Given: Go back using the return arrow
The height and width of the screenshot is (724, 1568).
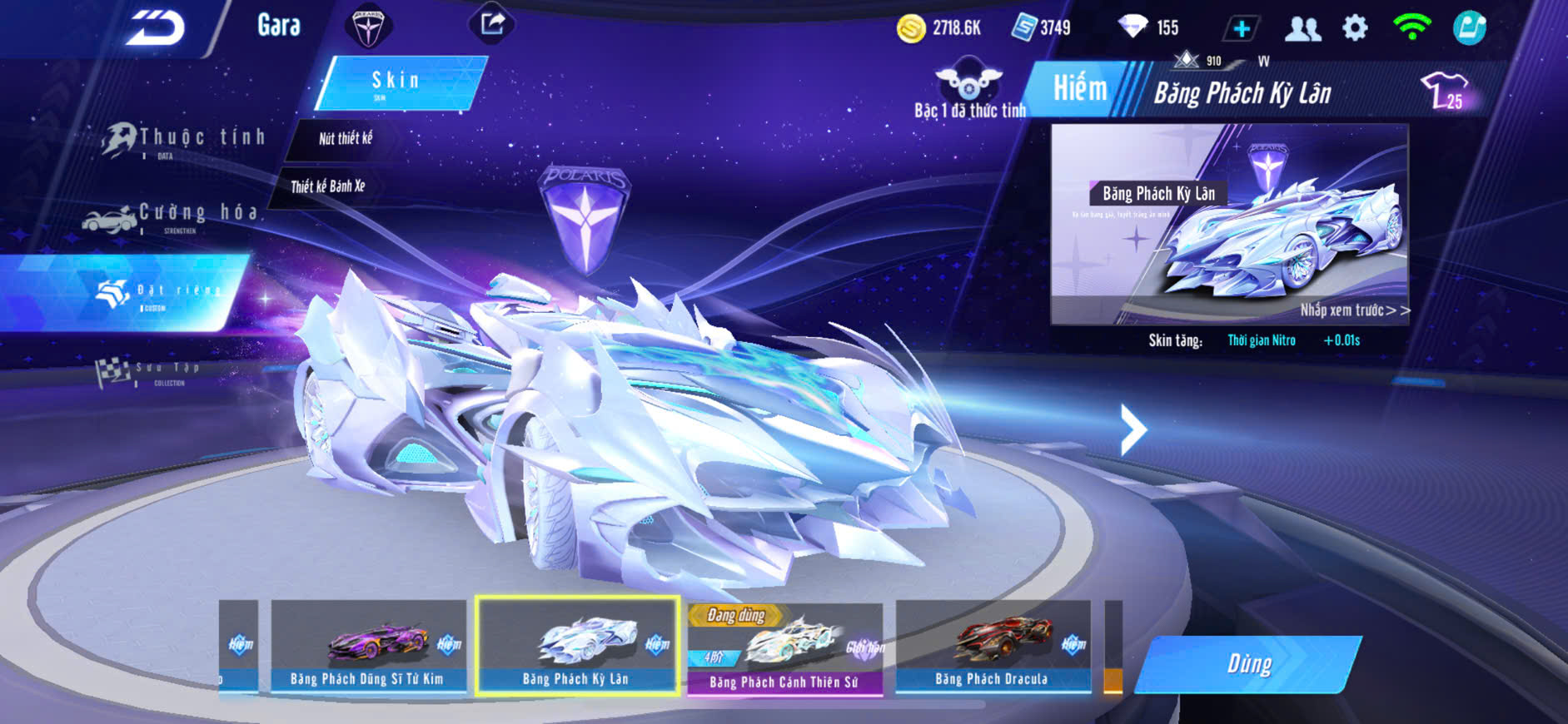Looking at the screenshot, I should coord(155,28).
